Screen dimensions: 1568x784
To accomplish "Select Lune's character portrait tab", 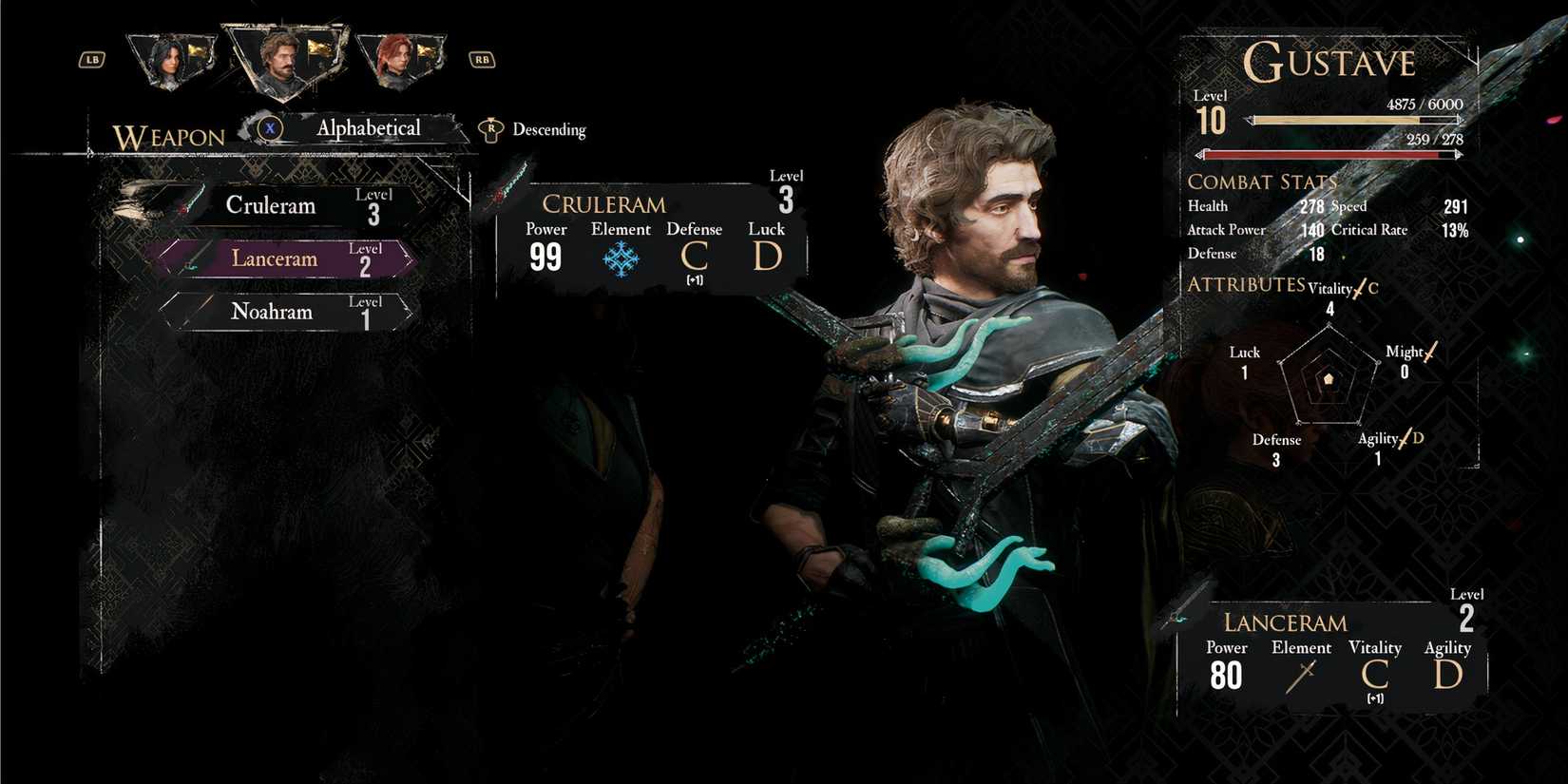I will pyautogui.click(x=173, y=55).
